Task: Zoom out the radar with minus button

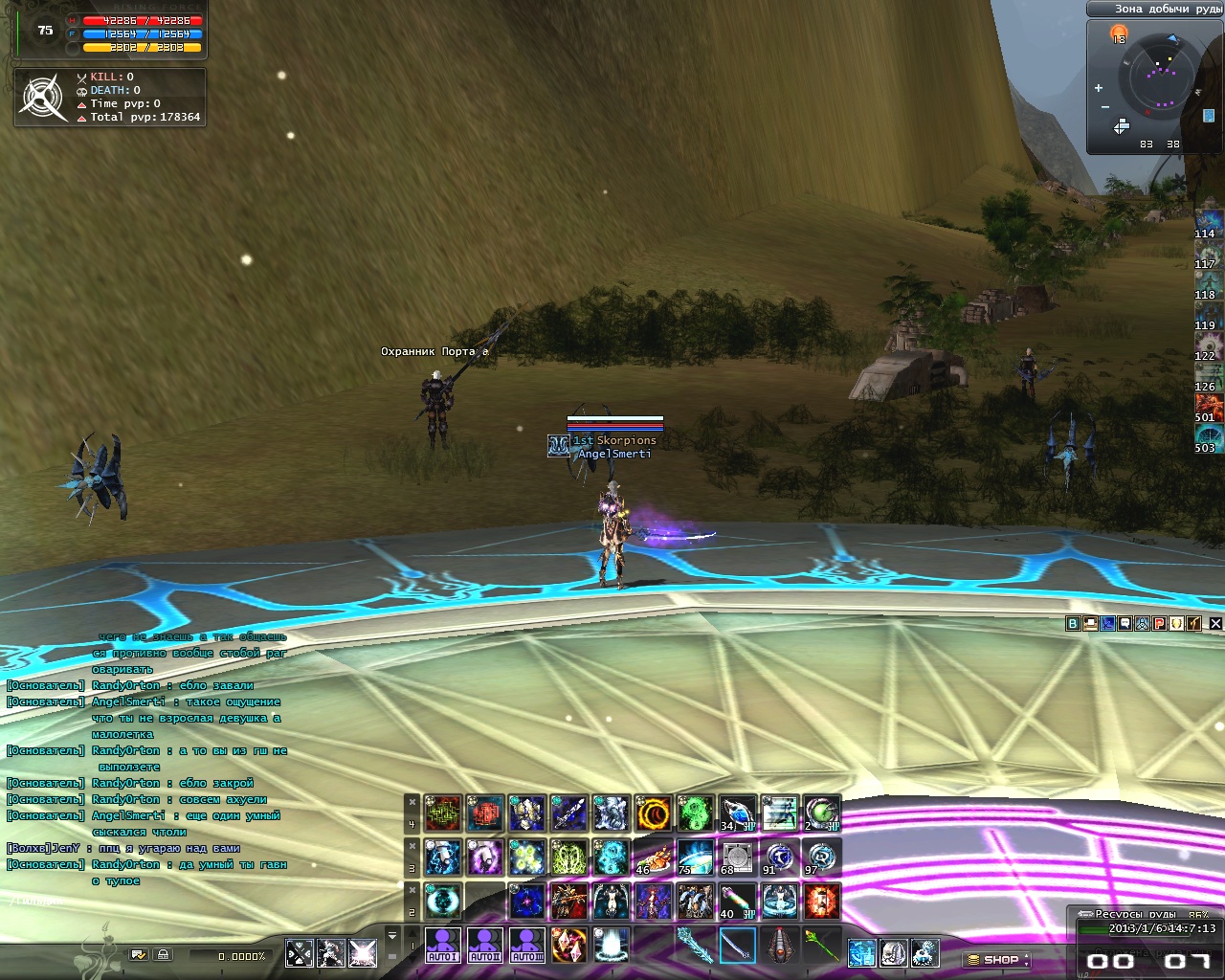Action: point(1105,106)
